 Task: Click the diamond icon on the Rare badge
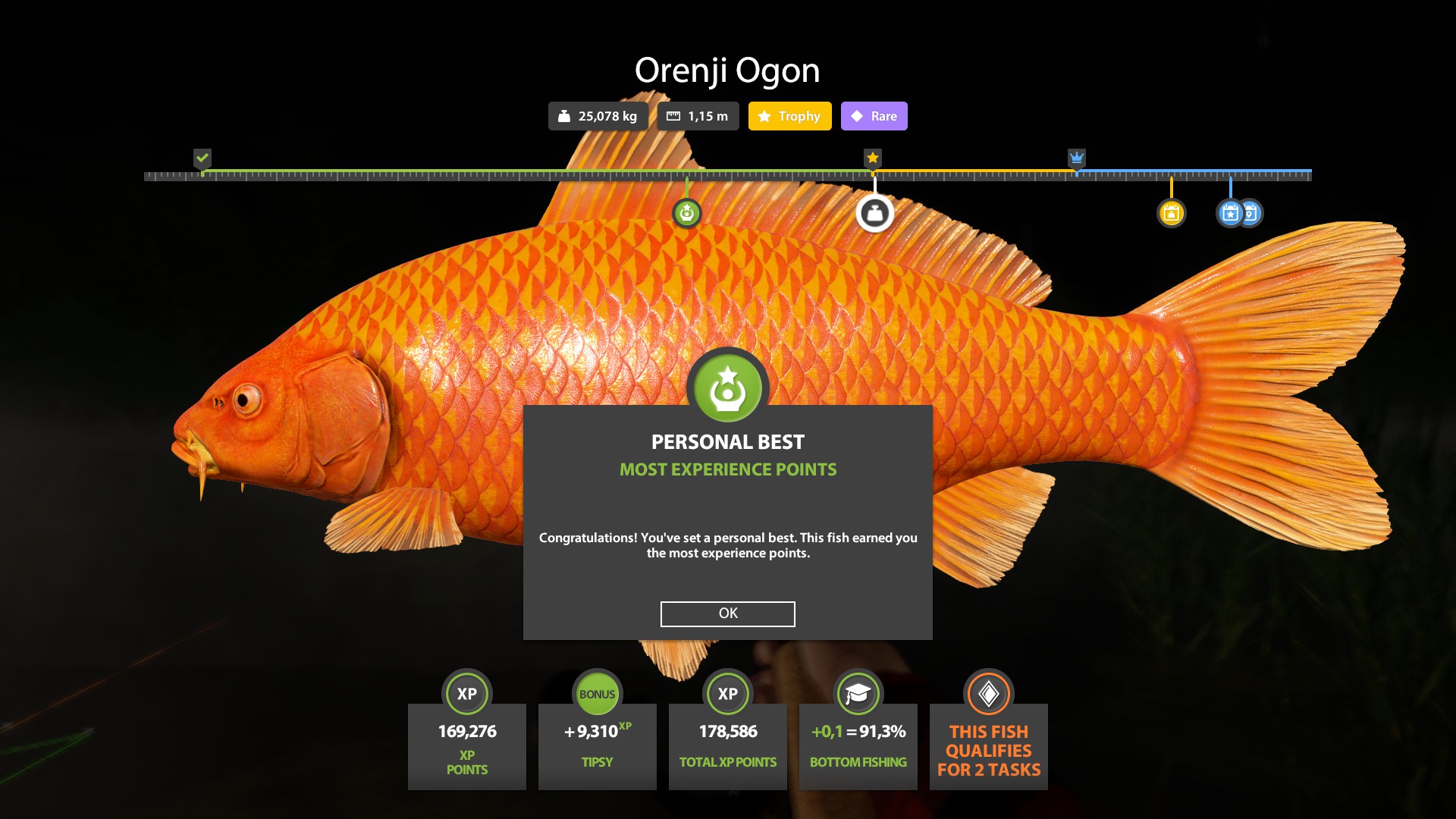click(x=856, y=116)
